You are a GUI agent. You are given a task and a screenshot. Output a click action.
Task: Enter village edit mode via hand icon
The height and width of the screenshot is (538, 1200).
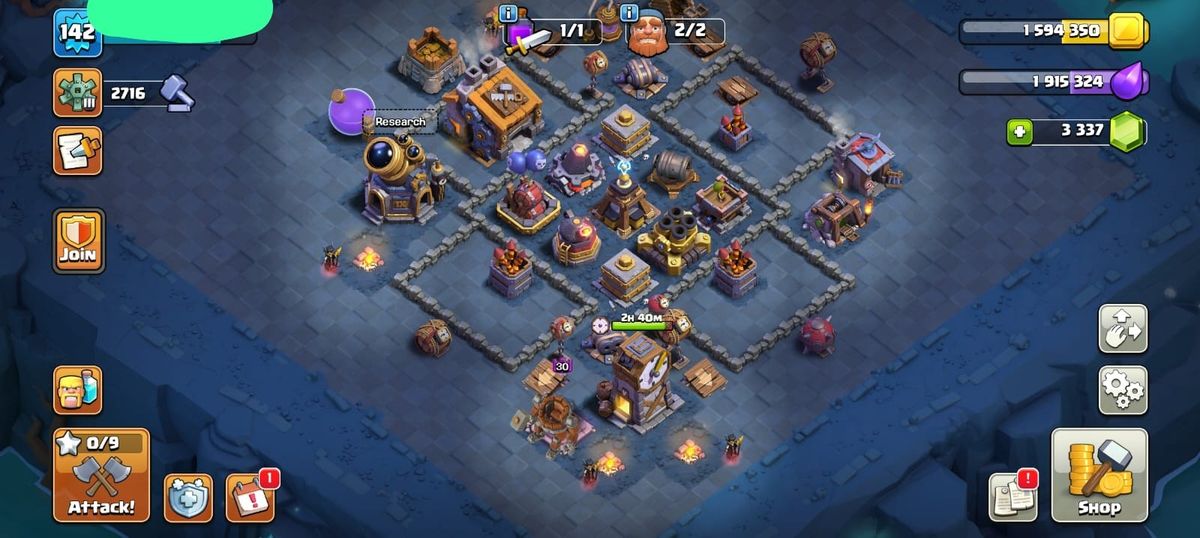pyautogui.click(x=1123, y=328)
